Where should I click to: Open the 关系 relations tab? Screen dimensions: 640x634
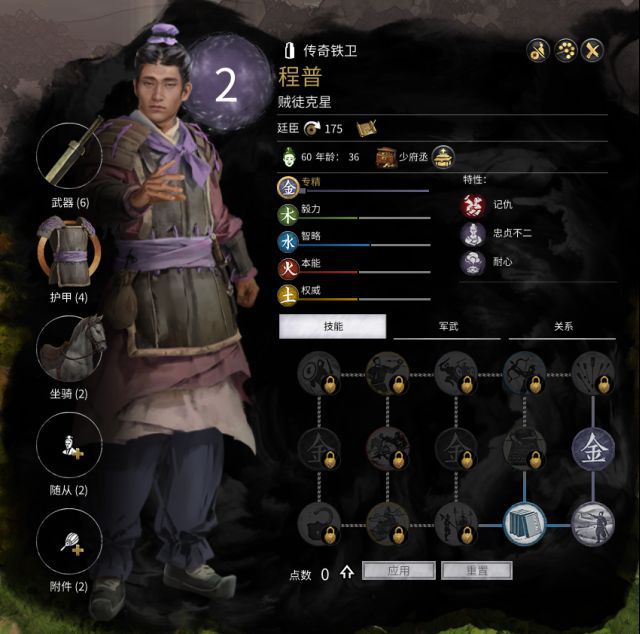click(562, 327)
